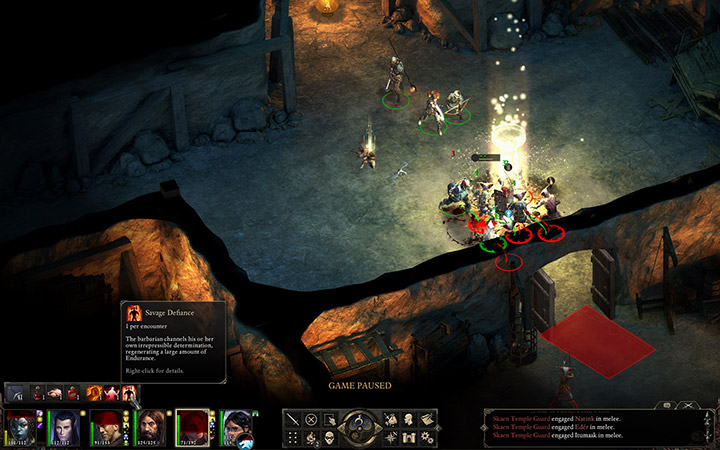Select the dark-haired elf portrait
The image size is (720, 450).
click(65, 427)
